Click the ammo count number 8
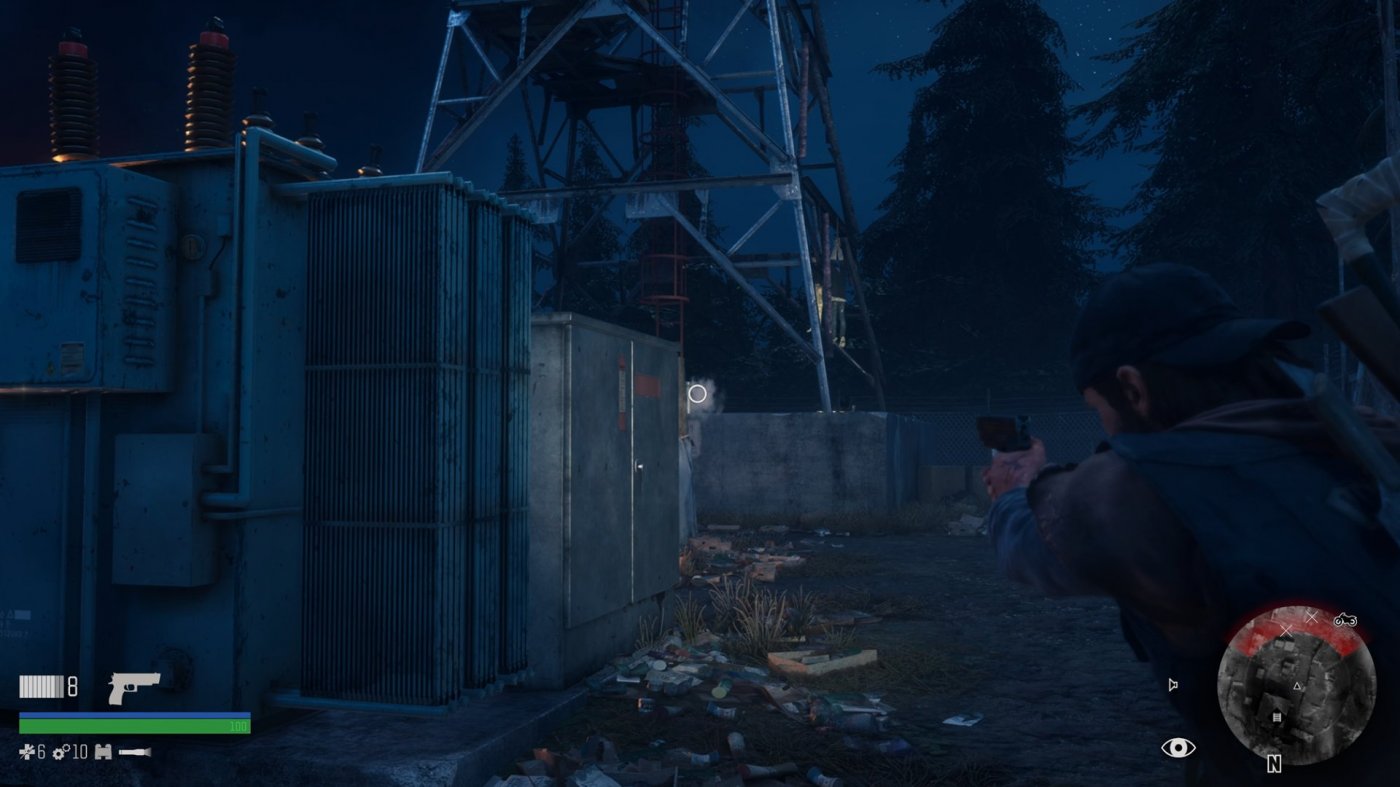 coord(72,687)
